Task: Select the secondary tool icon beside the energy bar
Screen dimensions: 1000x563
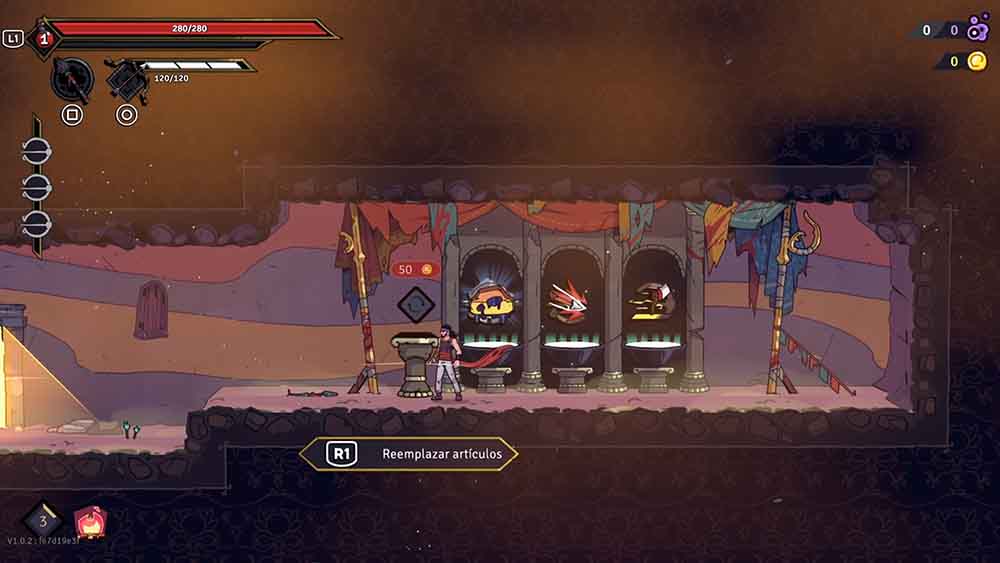Action: [127, 80]
